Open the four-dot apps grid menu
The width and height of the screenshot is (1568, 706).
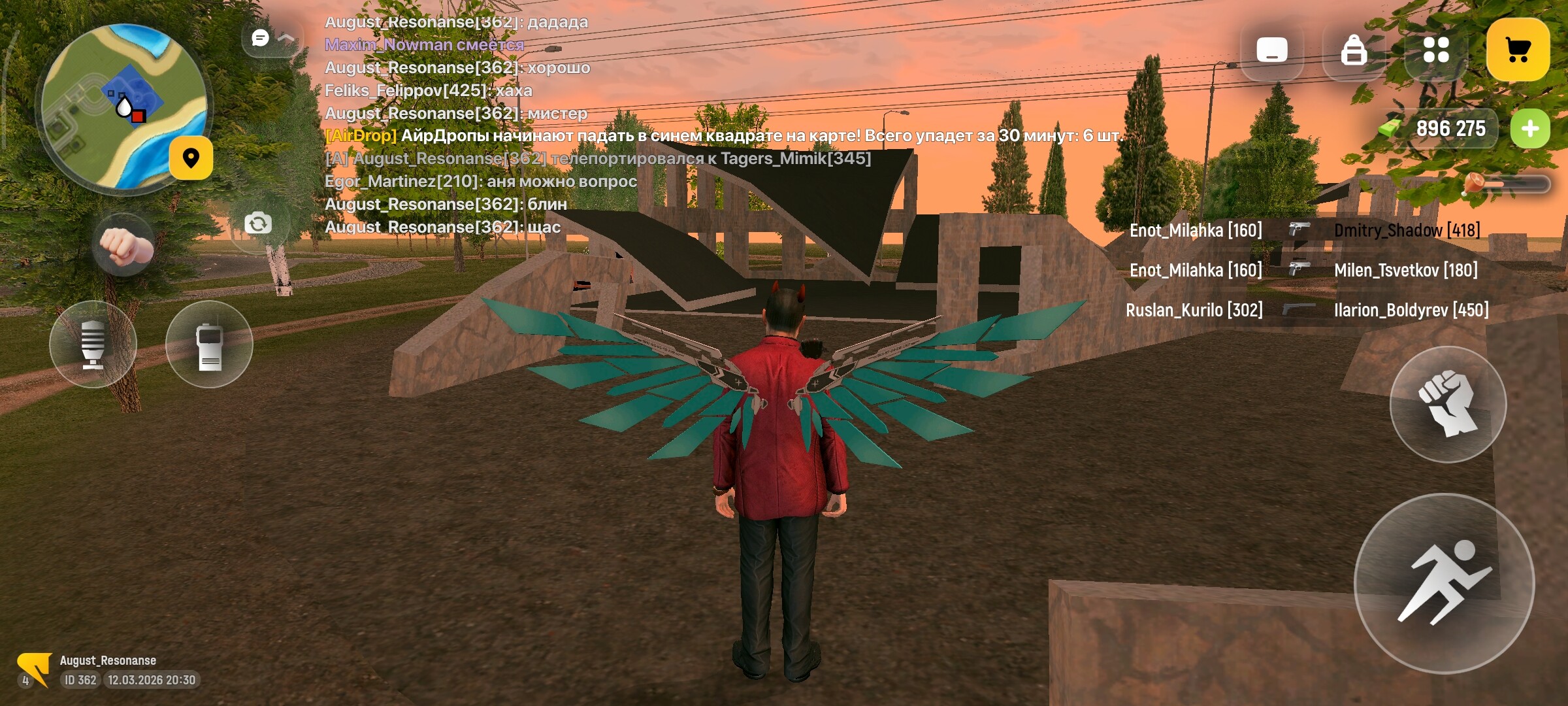point(1436,49)
